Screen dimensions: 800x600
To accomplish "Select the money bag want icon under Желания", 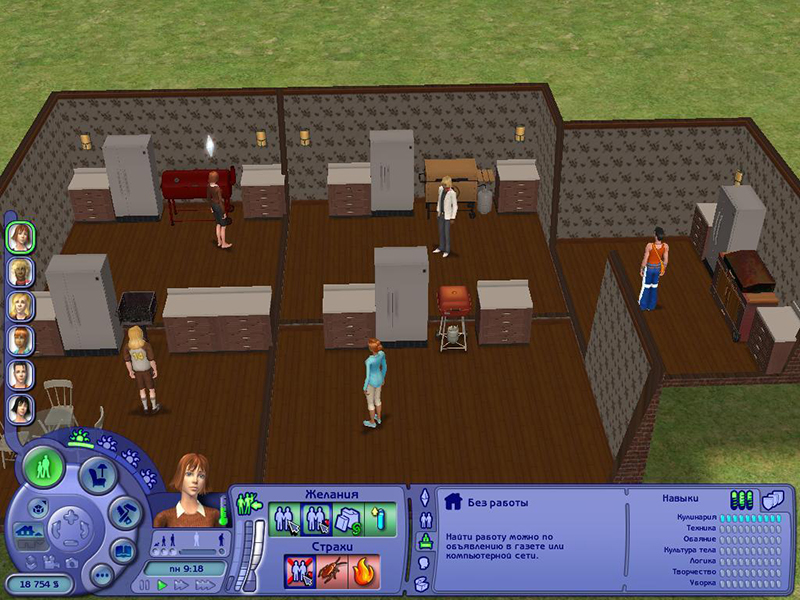I will (x=349, y=519).
